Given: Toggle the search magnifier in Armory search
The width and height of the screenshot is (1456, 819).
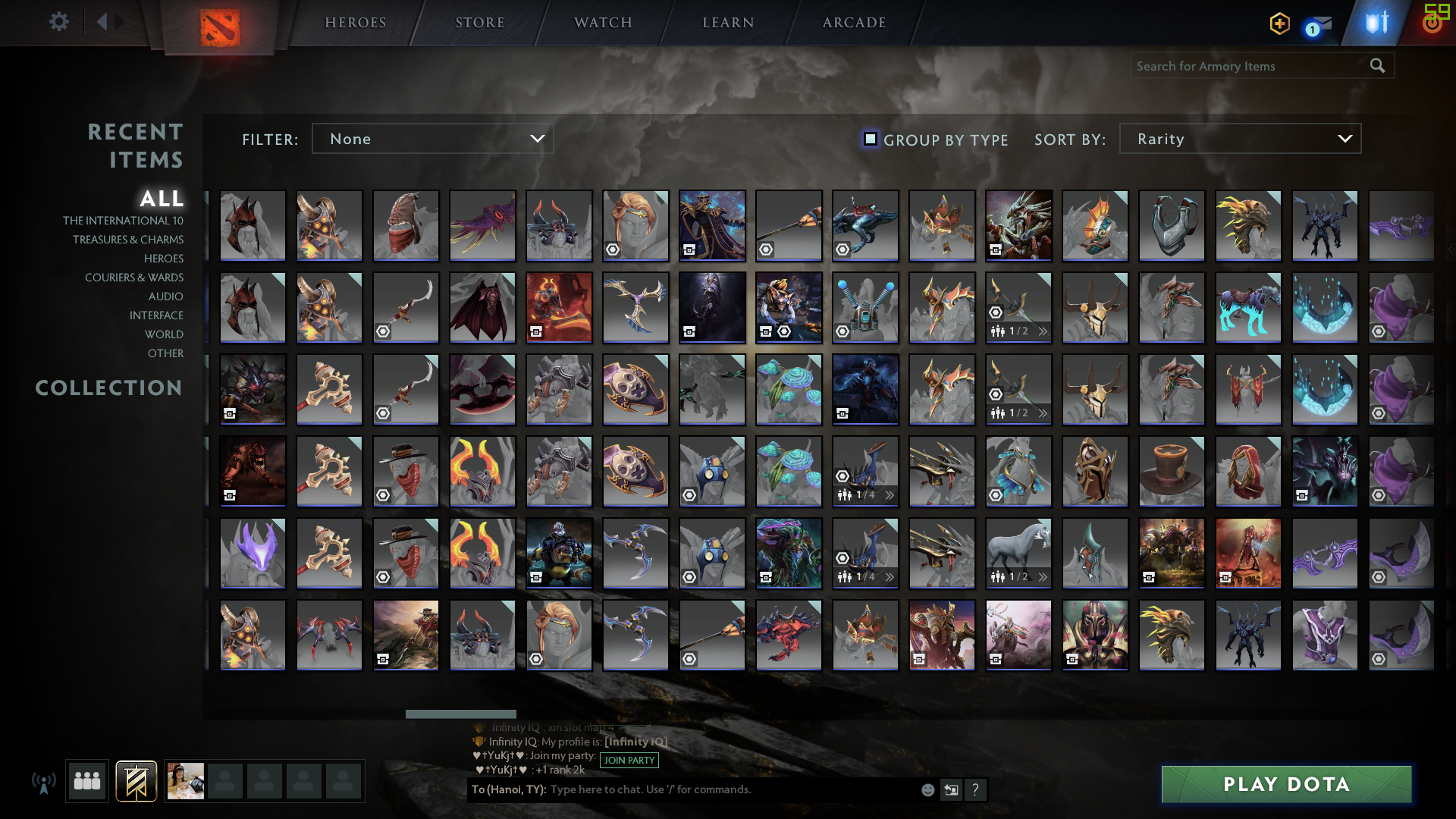Looking at the screenshot, I should (x=1377, y=66).
